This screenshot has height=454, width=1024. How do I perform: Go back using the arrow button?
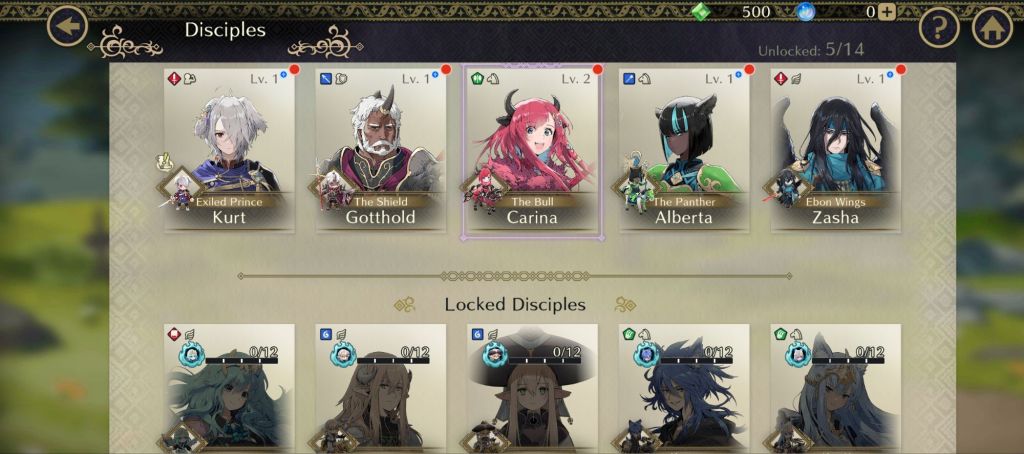click(67, 27)
